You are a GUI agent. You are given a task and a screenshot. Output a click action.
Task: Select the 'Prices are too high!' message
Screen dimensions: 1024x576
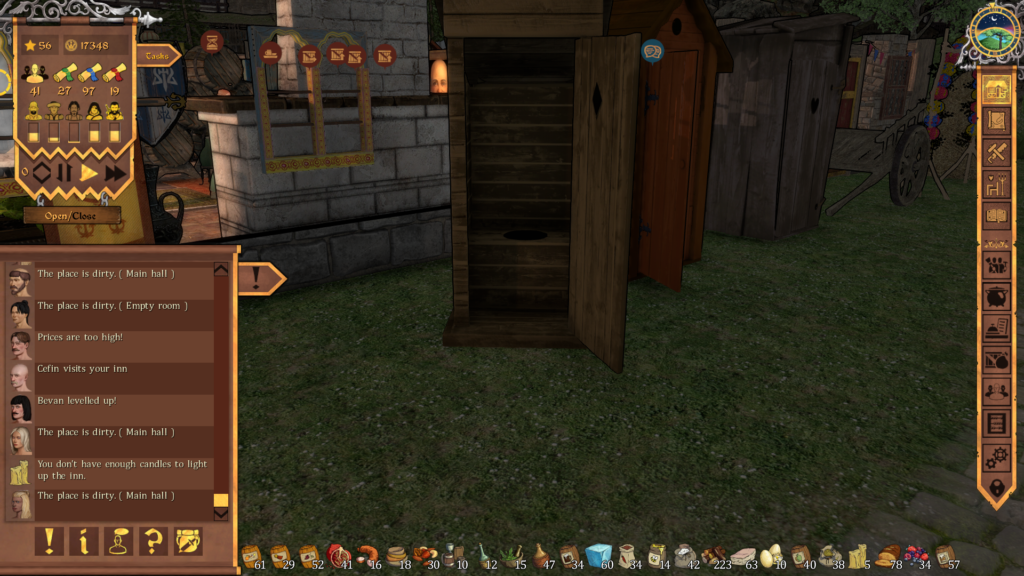click(80, 337)
